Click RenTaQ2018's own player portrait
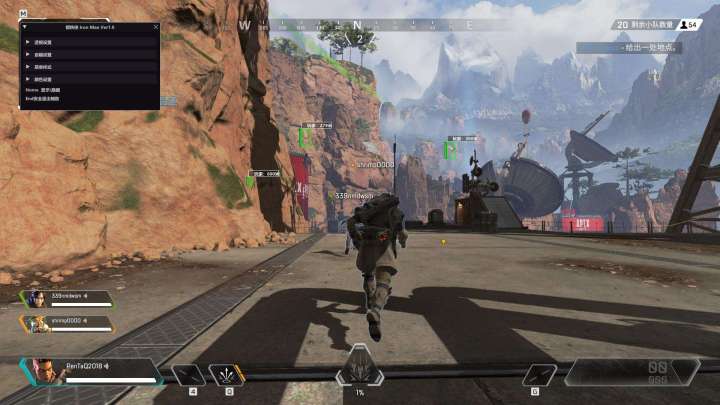 tap(44, 371)
